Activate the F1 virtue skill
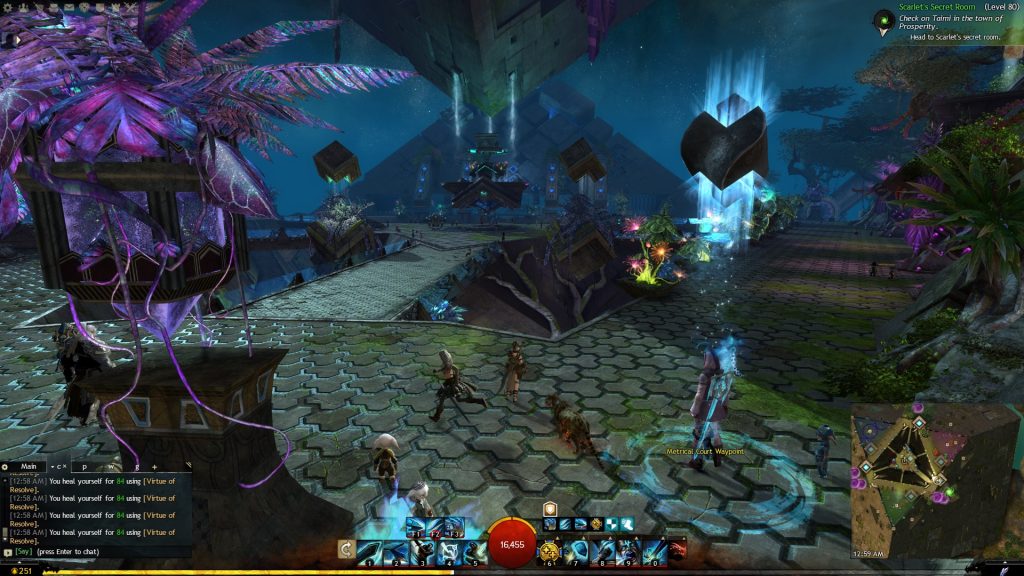 pos(415,525)
